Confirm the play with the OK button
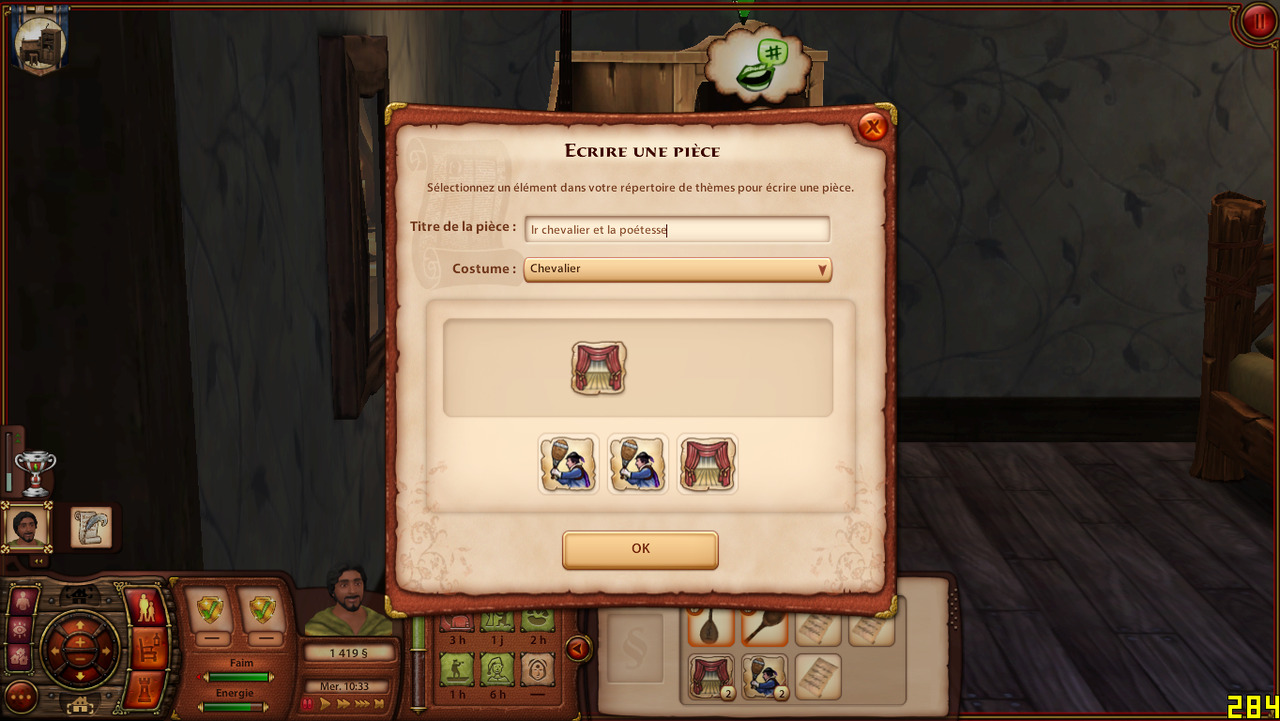The width and height of the screenshot is (1280, 721). (640, 549)
